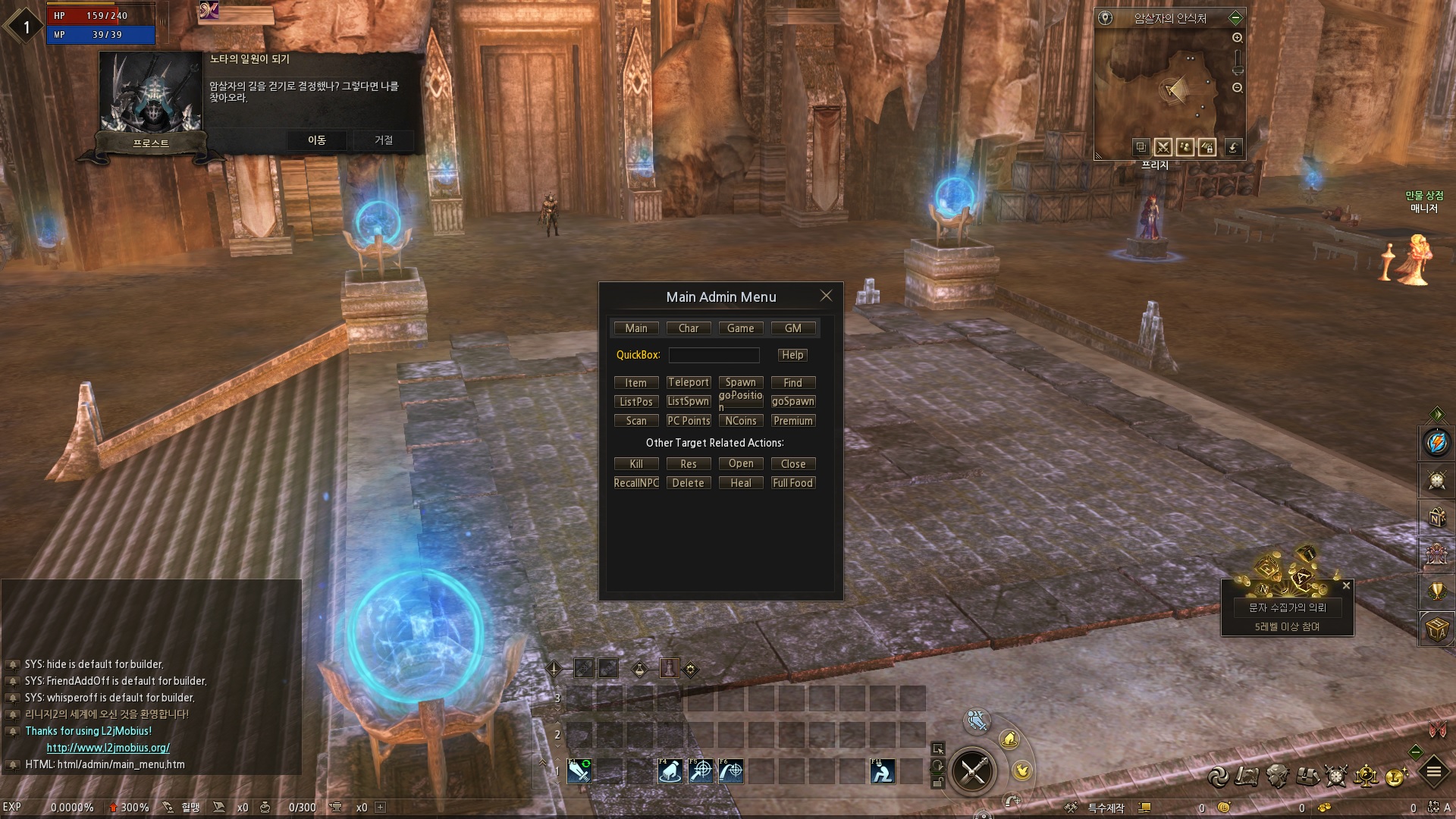Choose the Teleport admin button

[x=689, y=383]
